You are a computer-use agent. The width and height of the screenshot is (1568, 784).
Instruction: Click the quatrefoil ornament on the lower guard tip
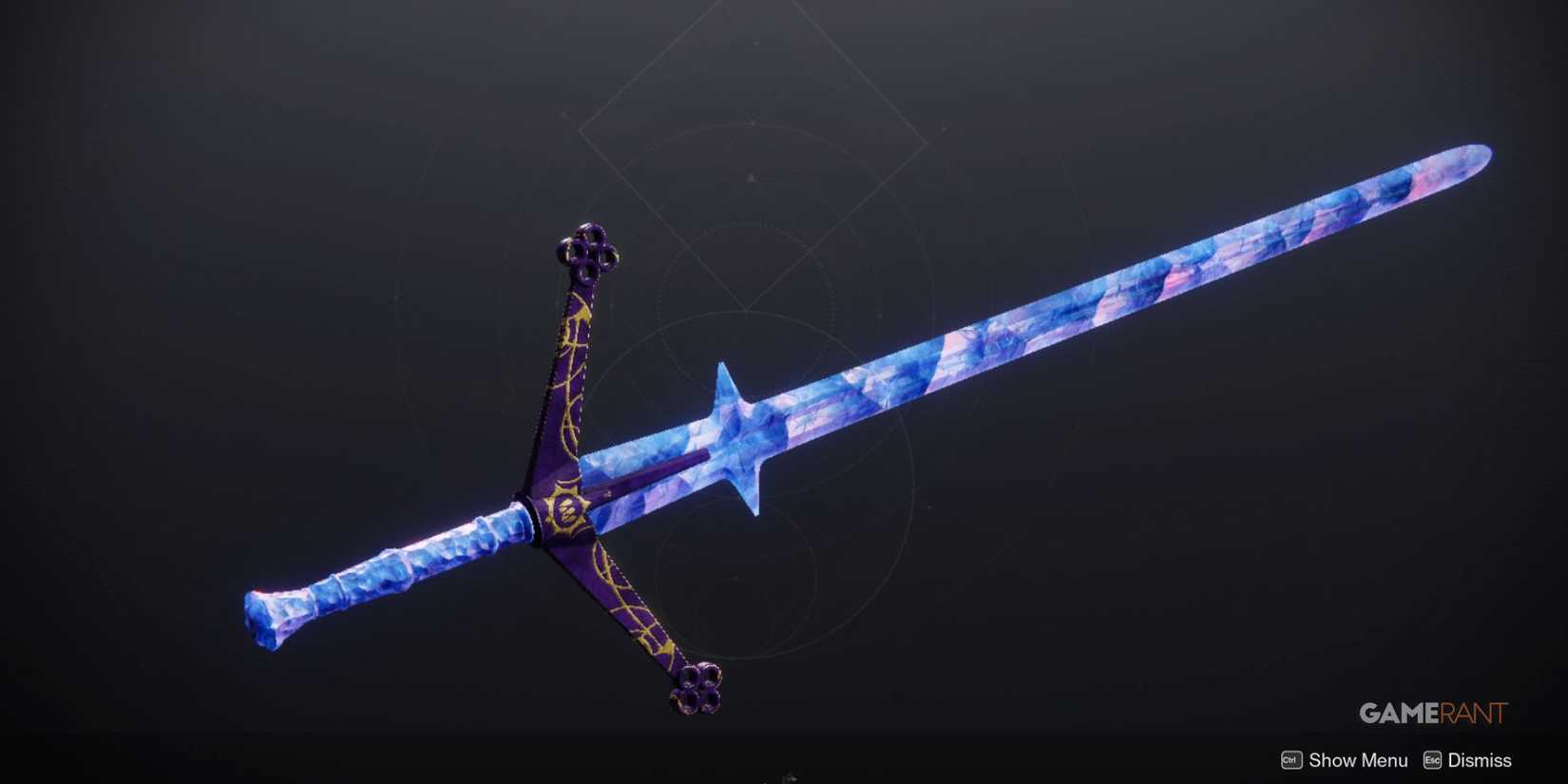[694, 689]
